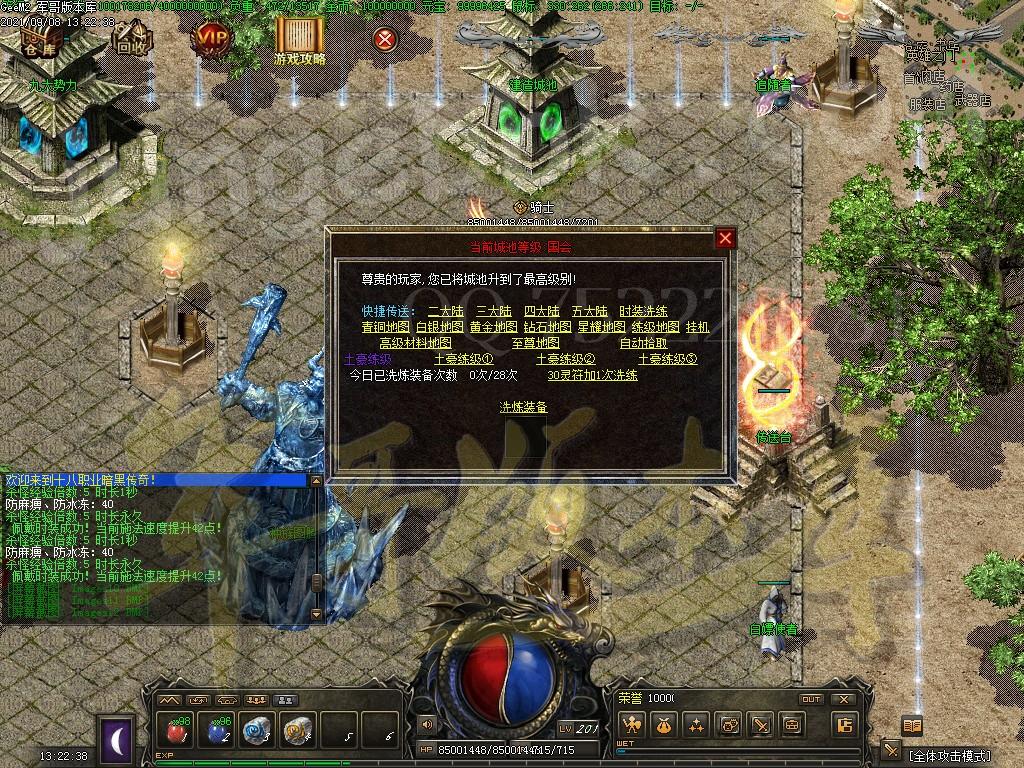Open the 高级材料地图 link
The image size is (1024, 768).
[419, 343]
